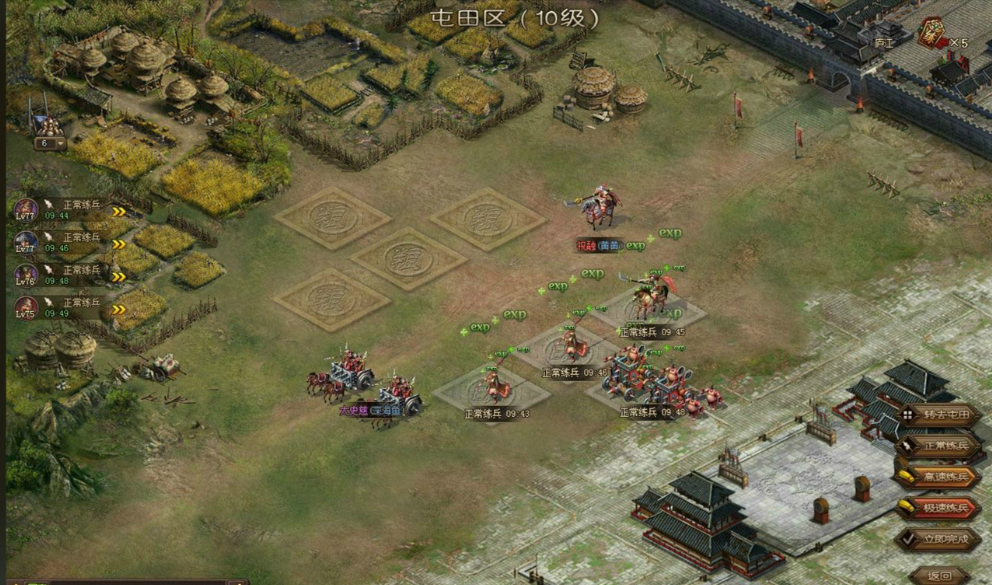Select the 09:45 training slot unit

pyautogui.click(x=652, y=297)
